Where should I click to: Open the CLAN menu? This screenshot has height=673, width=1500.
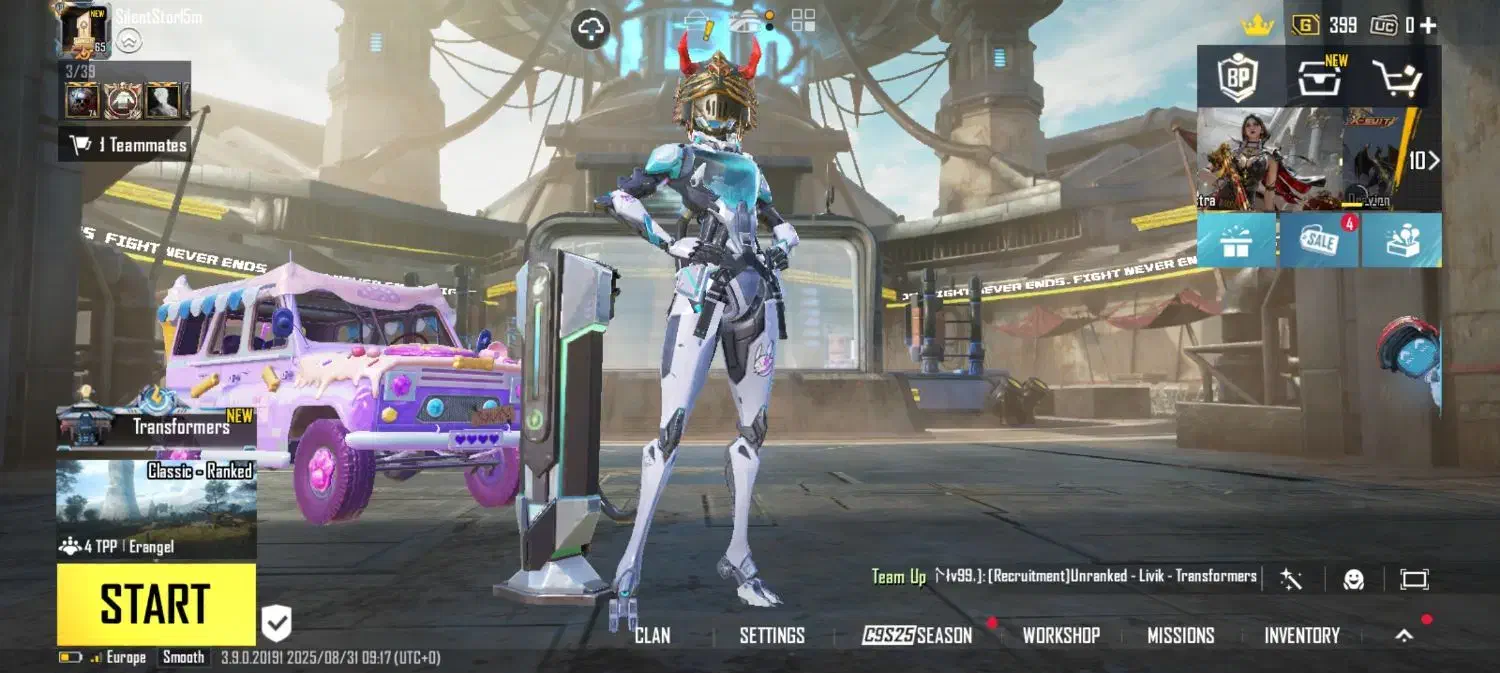point(652,635)
